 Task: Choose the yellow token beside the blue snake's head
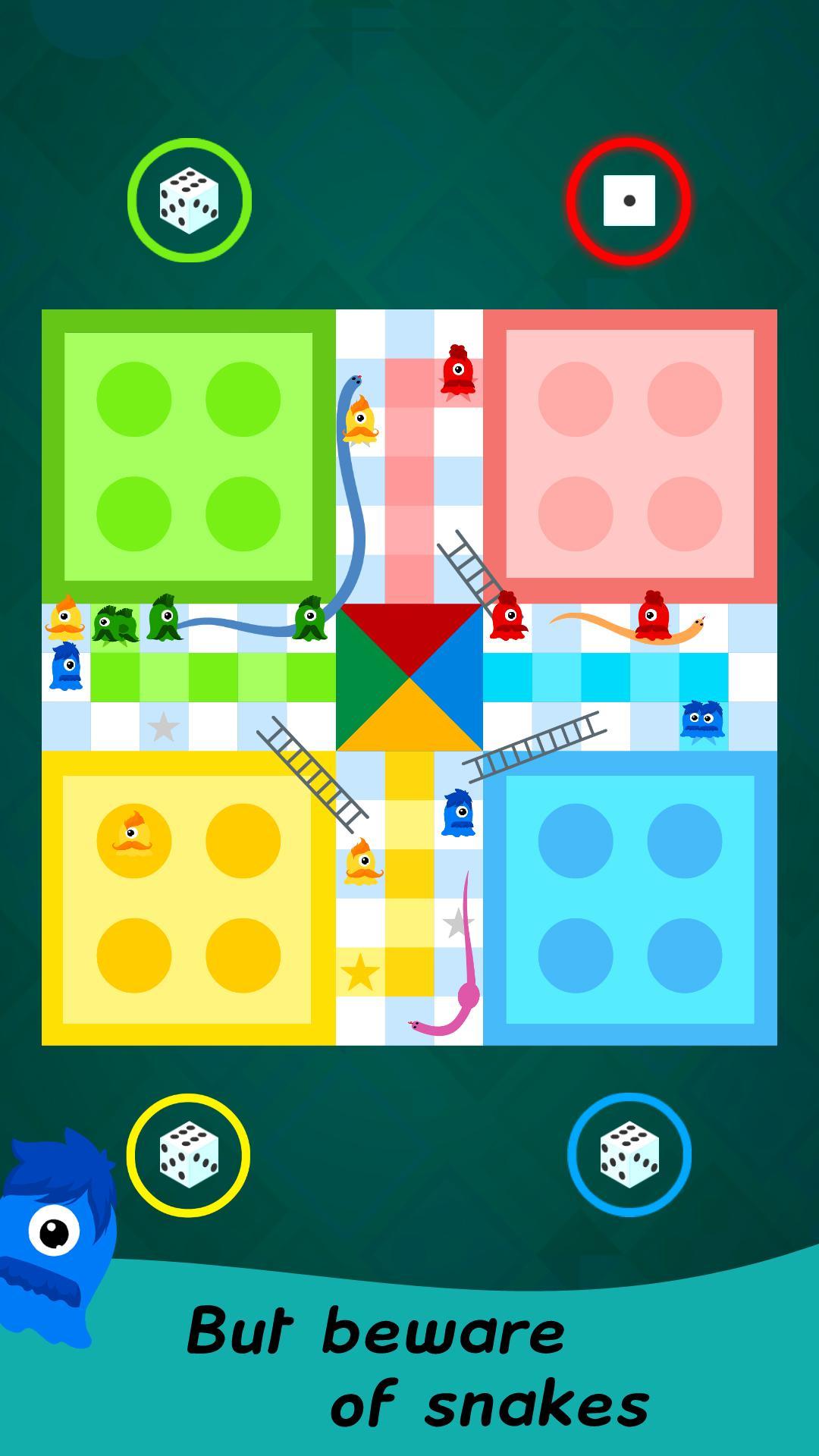[x=360, y=421]
